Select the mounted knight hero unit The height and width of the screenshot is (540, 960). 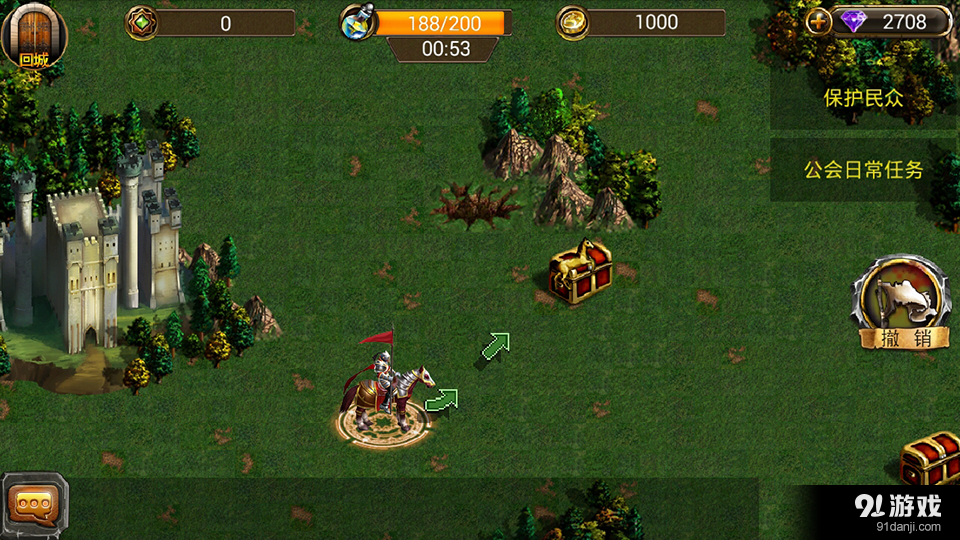coord(388,390)
